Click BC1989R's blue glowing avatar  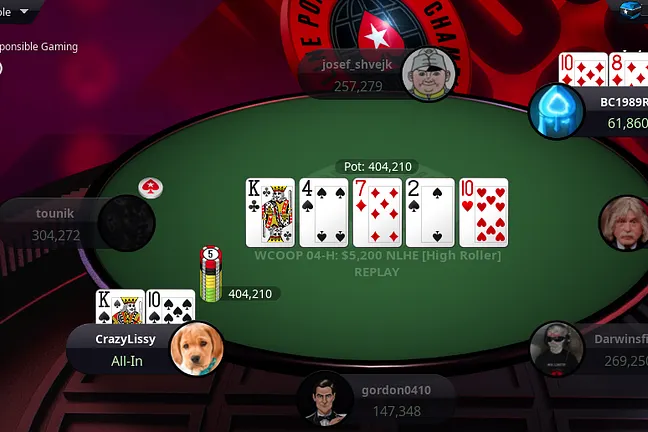point(555,111)
